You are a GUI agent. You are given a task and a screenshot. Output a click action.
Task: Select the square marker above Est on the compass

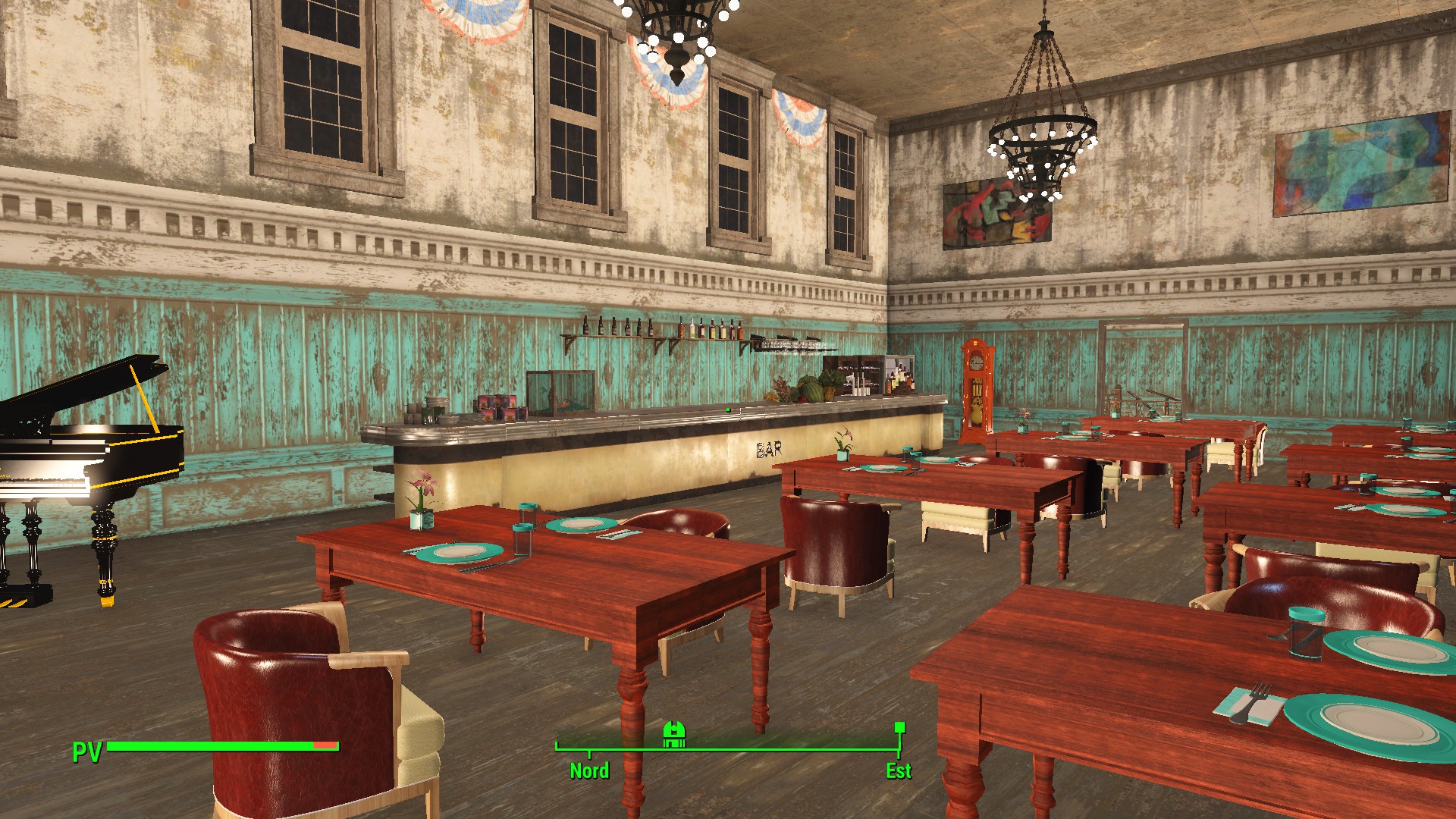[x=899, y=727]
